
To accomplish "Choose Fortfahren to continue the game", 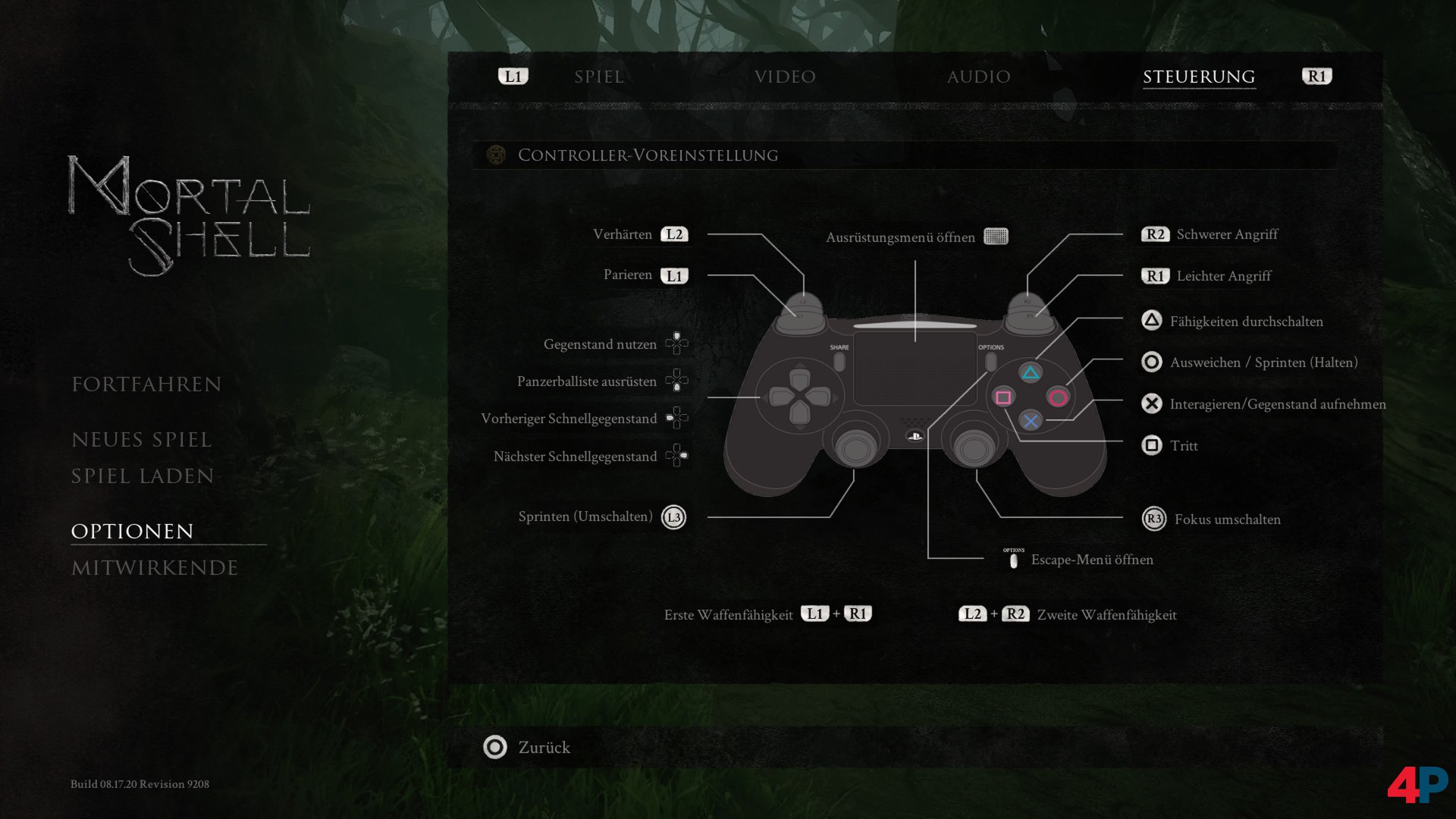I will pos(146,384).
